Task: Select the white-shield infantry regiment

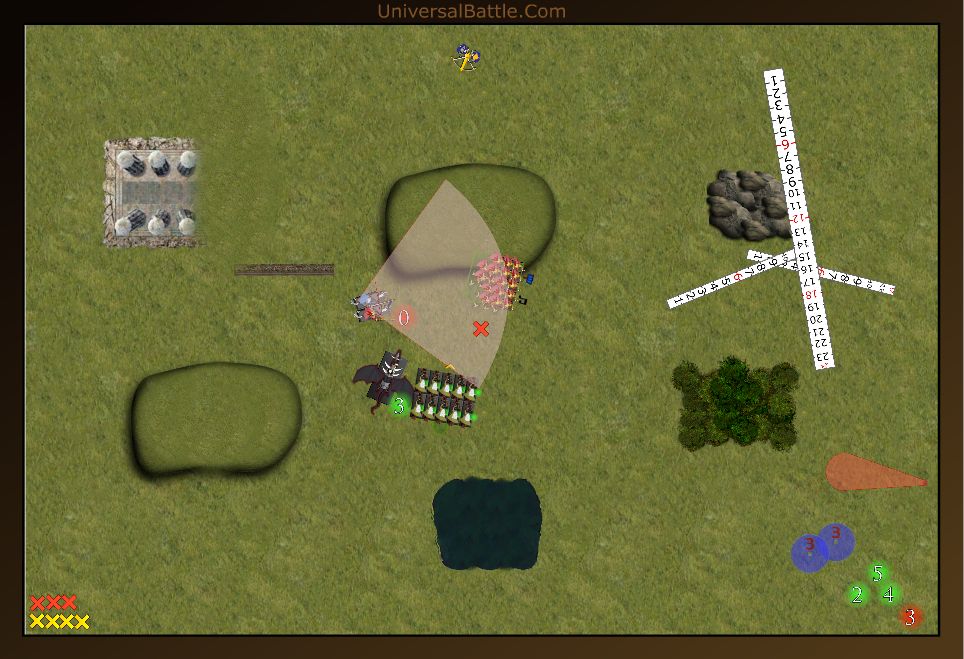Action: 446,396
